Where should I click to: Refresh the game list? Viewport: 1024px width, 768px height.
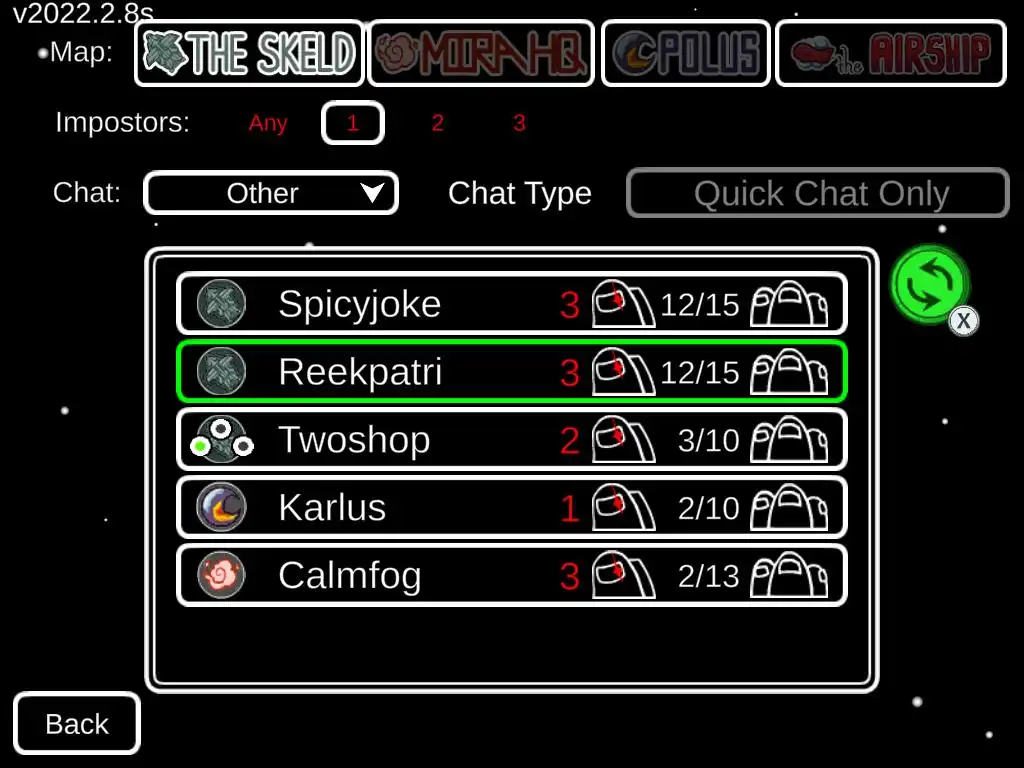(930, 284)
